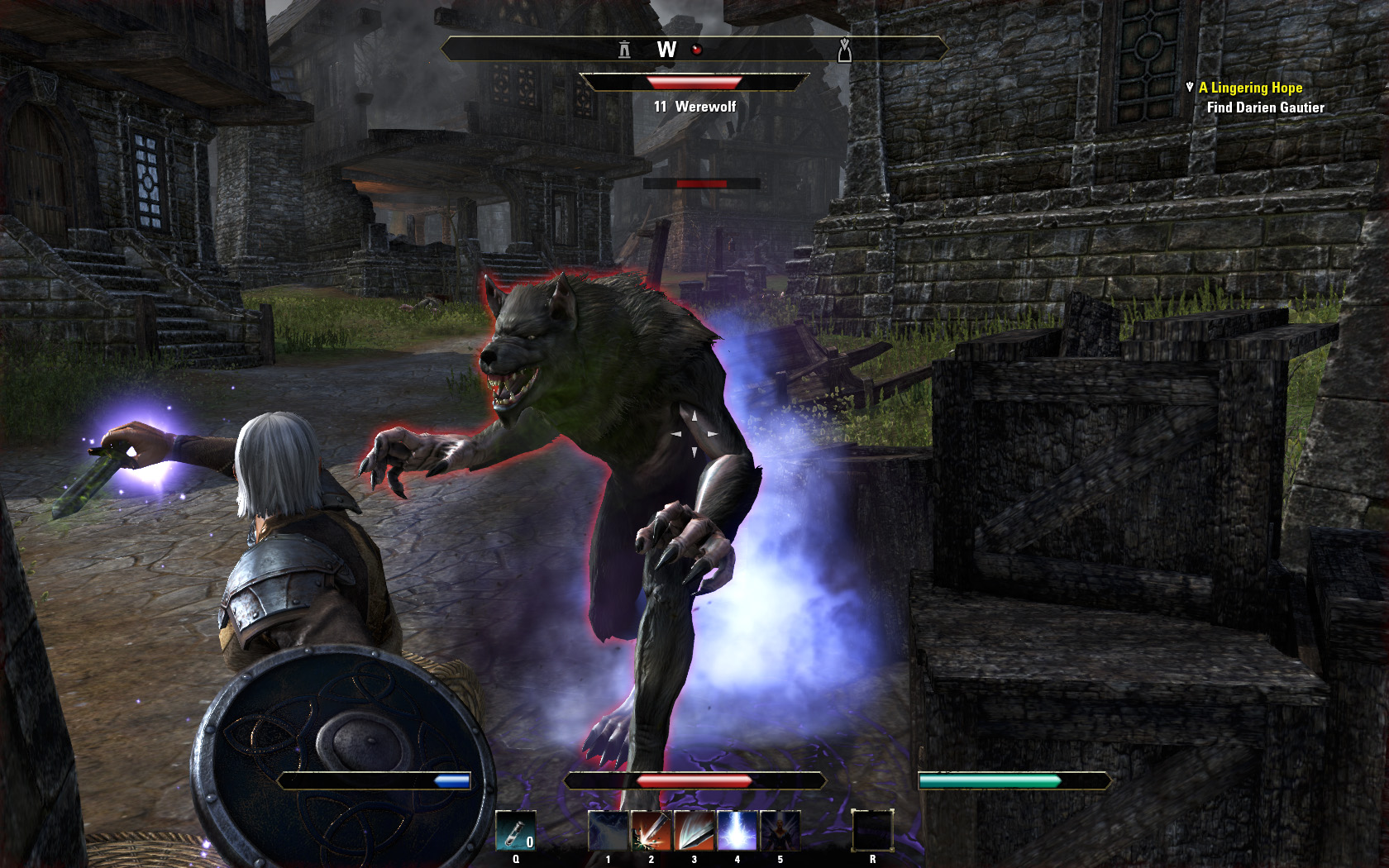
Task: Activate the robed figure ability in slot 5
Action: (x=780, y=831)
